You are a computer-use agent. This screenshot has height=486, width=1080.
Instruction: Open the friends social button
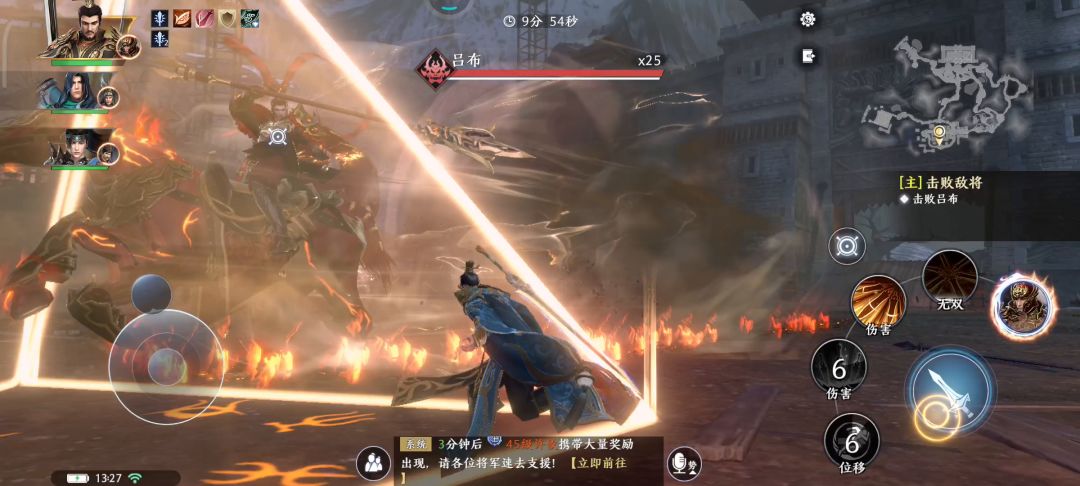(x=373, y=463)
